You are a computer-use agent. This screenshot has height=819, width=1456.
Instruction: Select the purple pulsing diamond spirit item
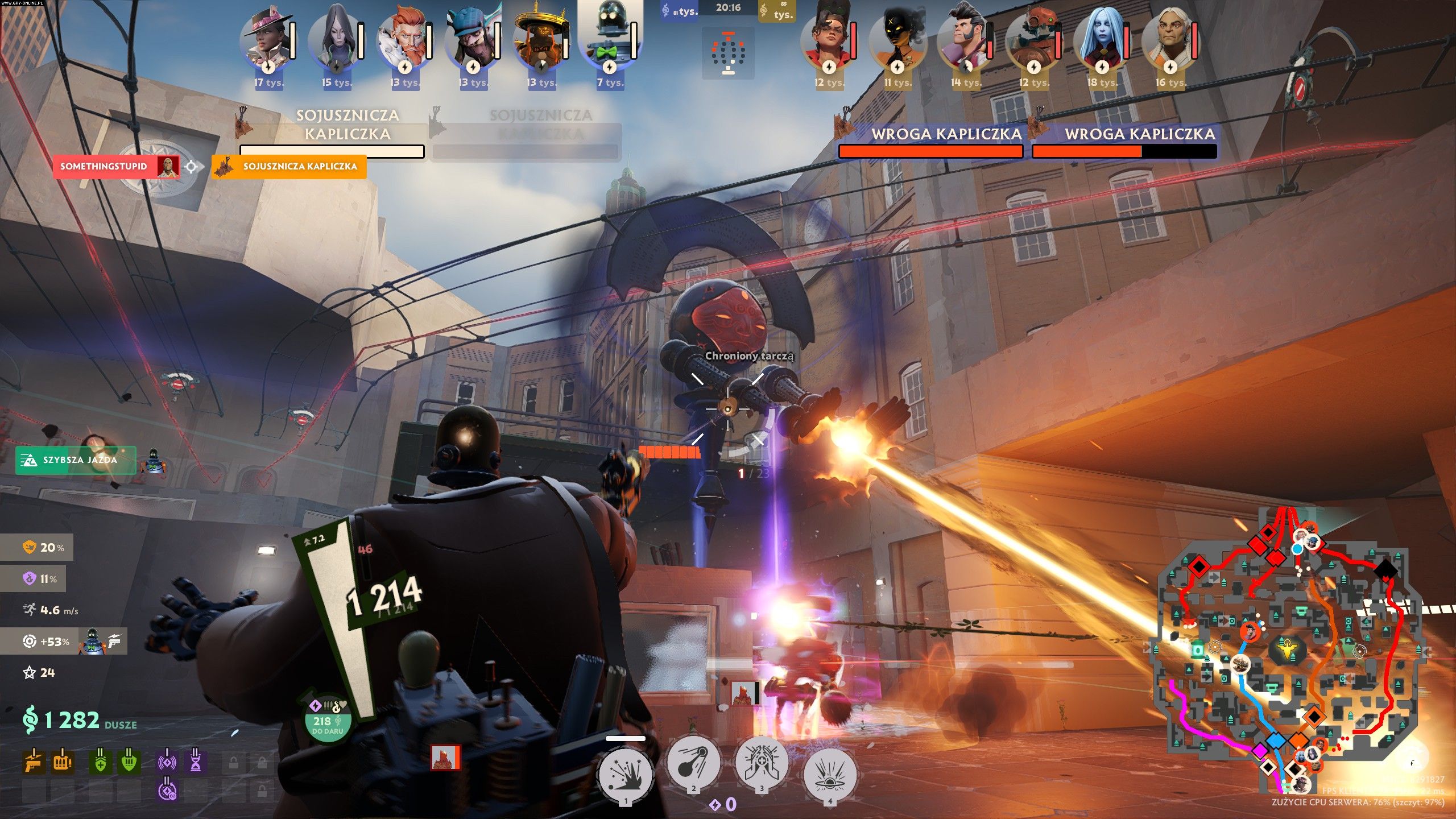pyautogui.click(x=167, y=762)
